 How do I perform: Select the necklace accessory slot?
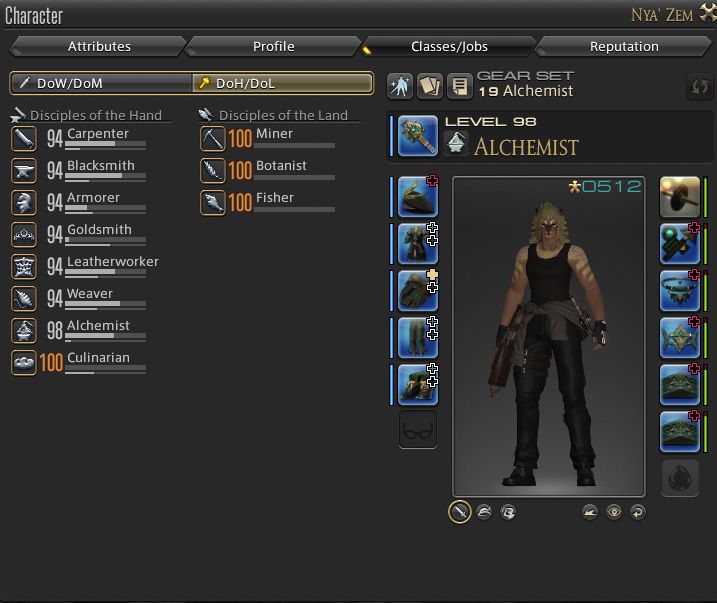pos(679,291)
